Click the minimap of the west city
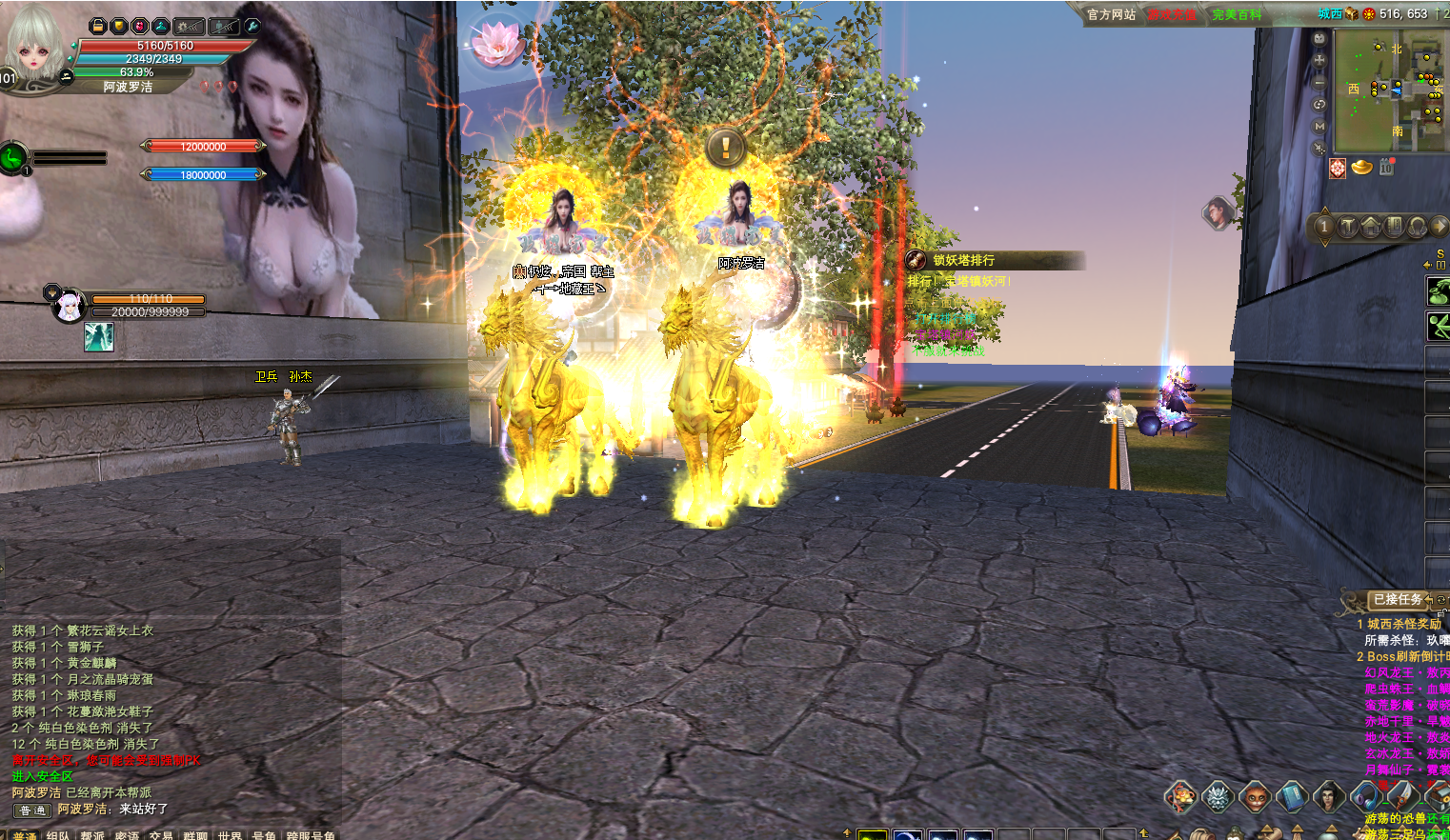Image resolution: width=1450 pixels, height=840 pixels. pyautogui.click(x=1389, y=90)
